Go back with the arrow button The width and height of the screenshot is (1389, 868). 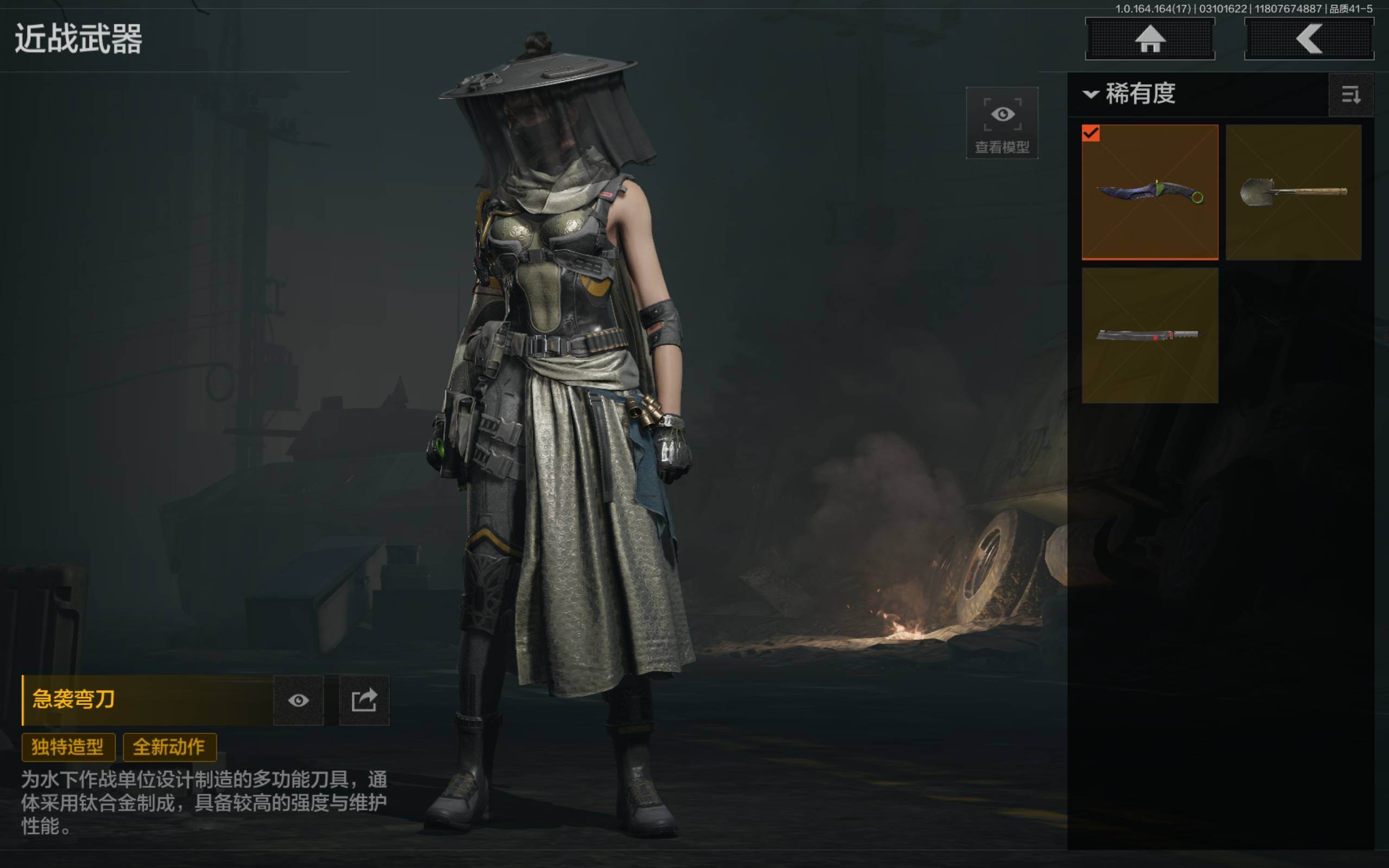[1309, 39]
